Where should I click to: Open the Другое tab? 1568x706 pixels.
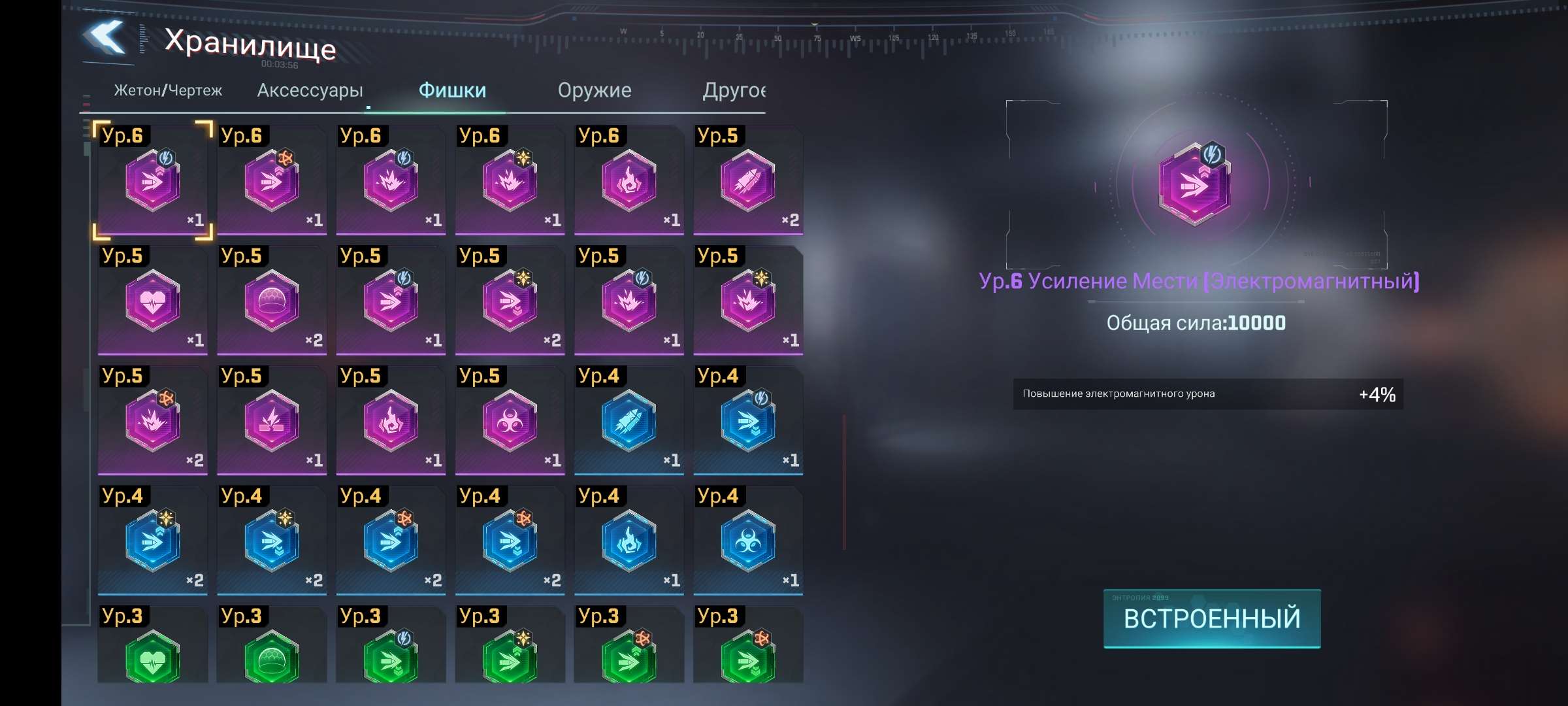(x=733, y=90)
